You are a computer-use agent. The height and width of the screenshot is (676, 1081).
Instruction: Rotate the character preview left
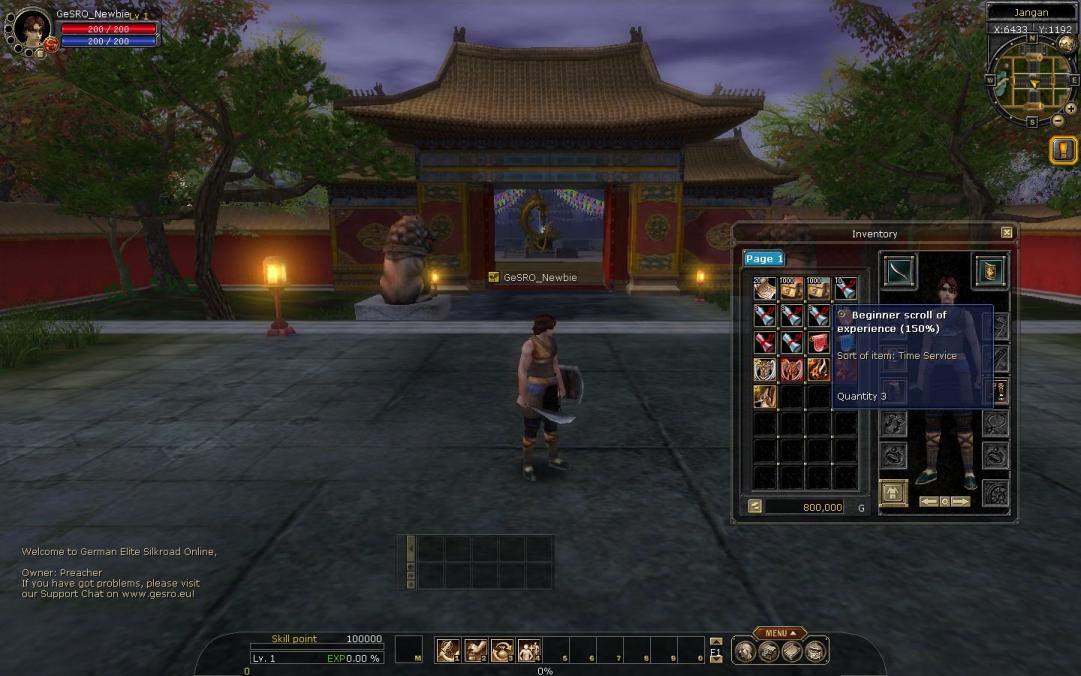coord(928,501)
